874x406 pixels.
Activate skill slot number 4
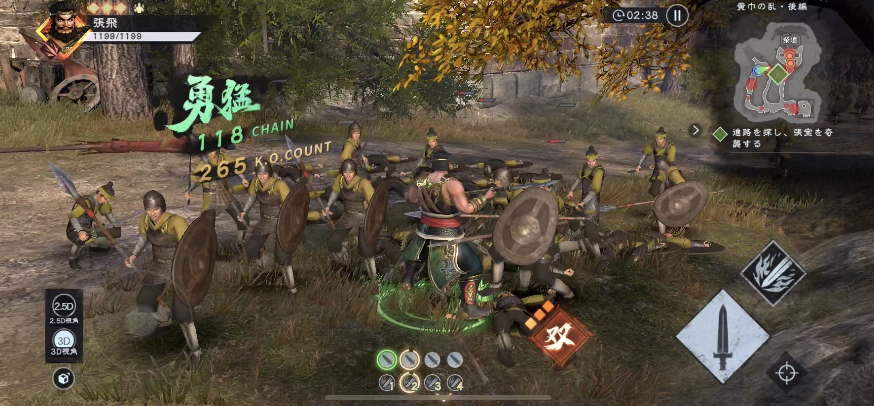(x=455, y=382)
